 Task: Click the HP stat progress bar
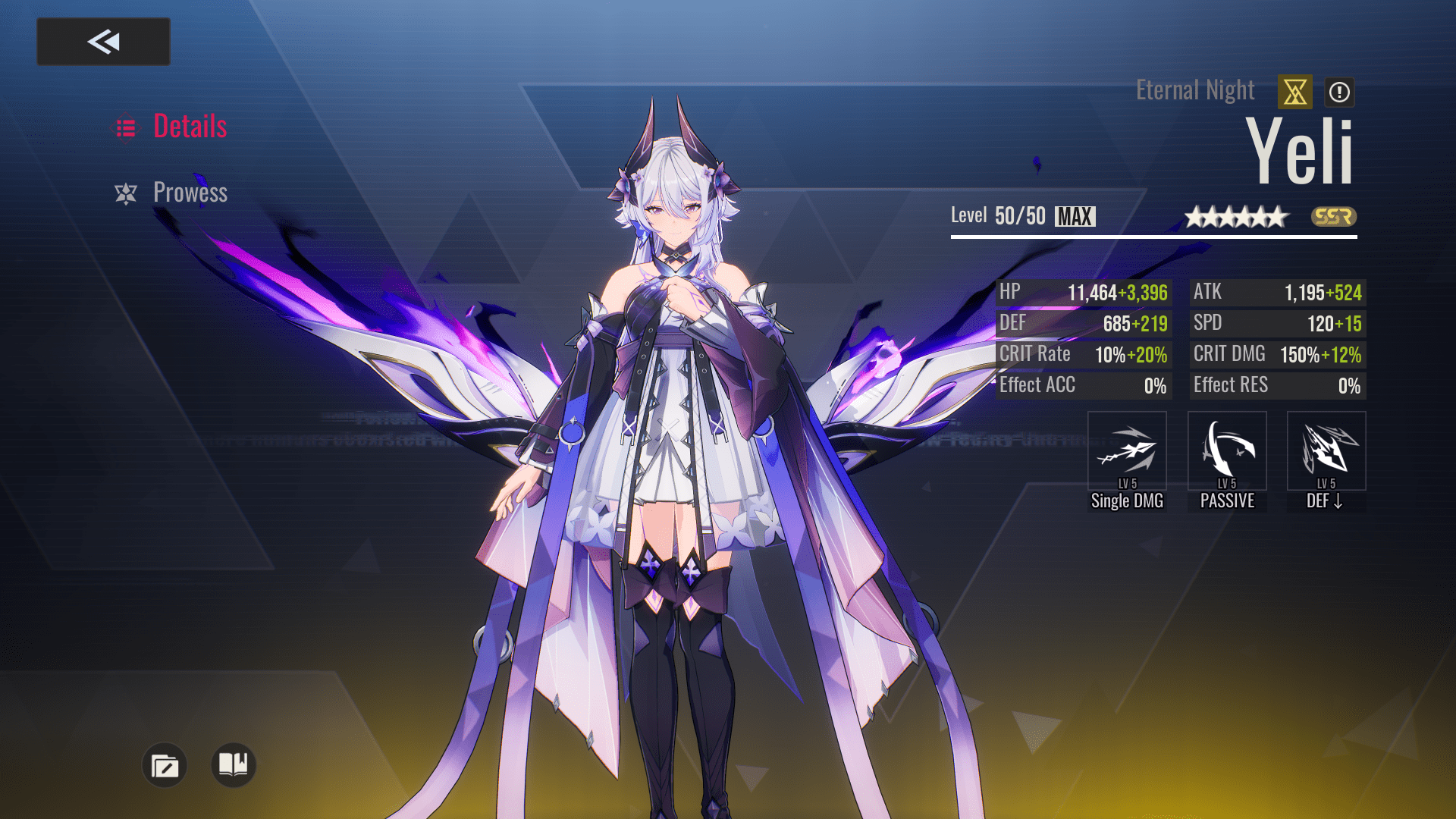click(1084, 292)
